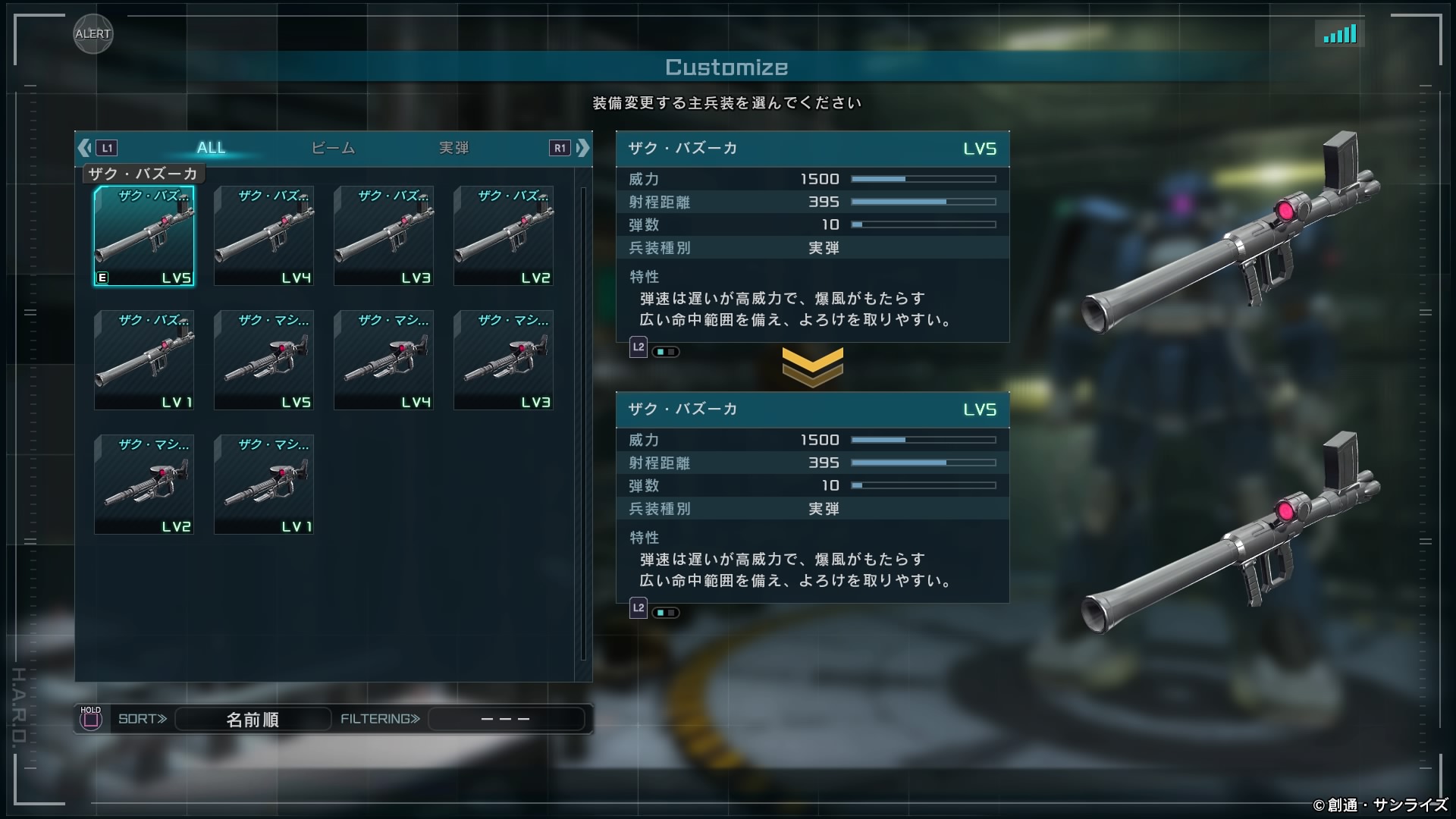
Task: Pick the LV3 Zaku Bazooka slot
Action: [384, 236]
